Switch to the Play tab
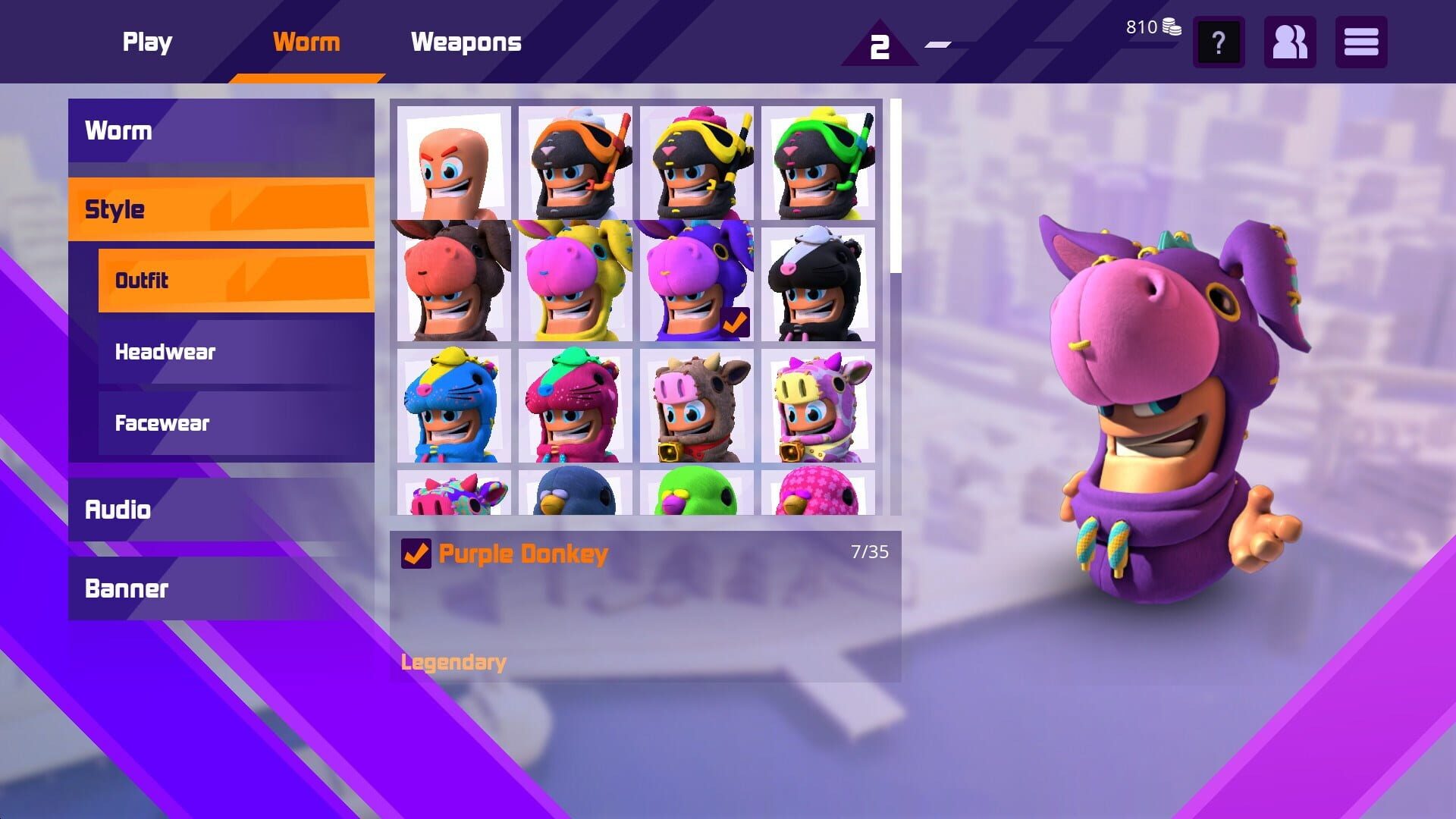Viewport: 1456px width, 819px height. 147,42
